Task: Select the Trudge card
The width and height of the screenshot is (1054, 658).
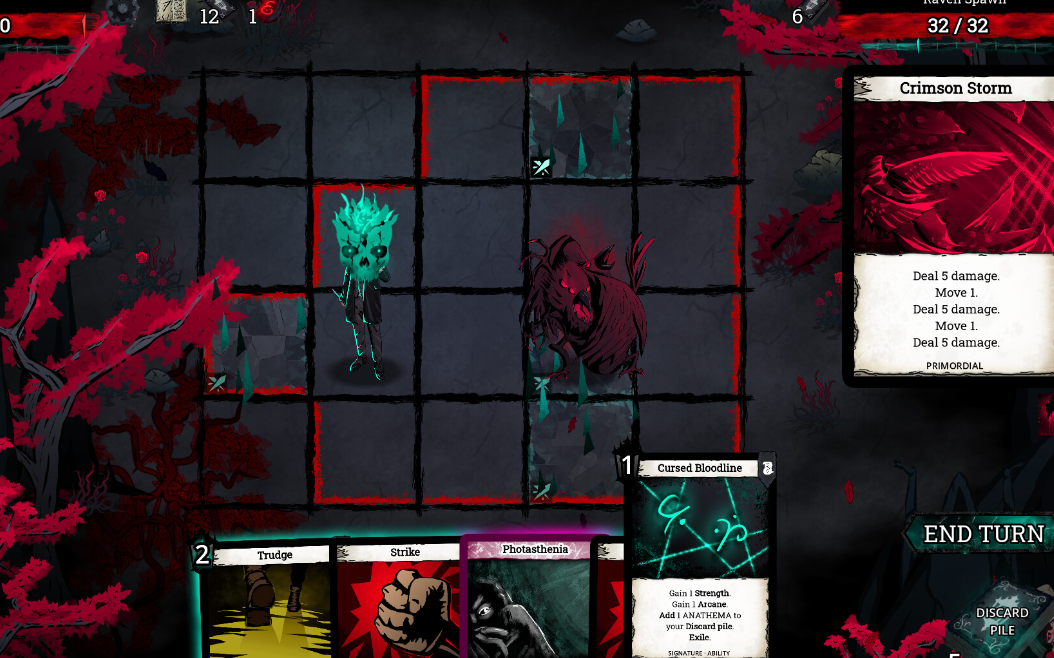Action: [x=270, y=600]
